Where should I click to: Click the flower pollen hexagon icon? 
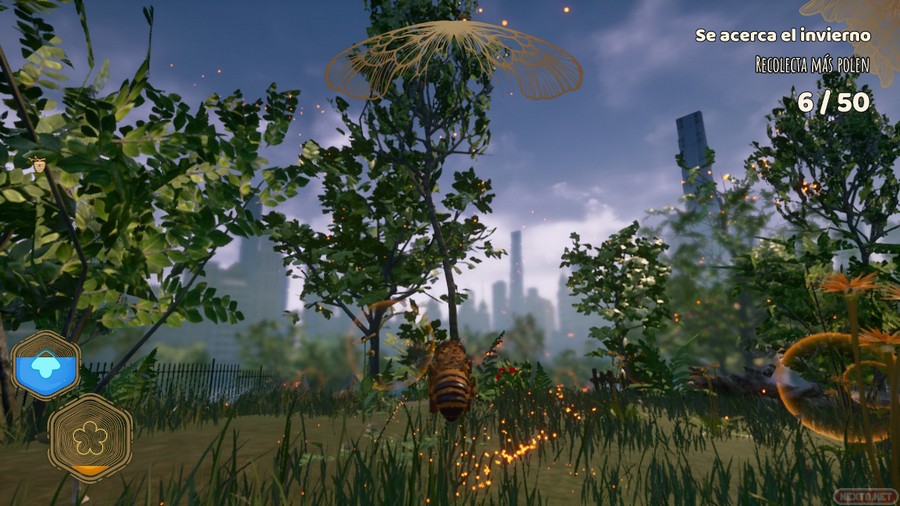(90, 437)
